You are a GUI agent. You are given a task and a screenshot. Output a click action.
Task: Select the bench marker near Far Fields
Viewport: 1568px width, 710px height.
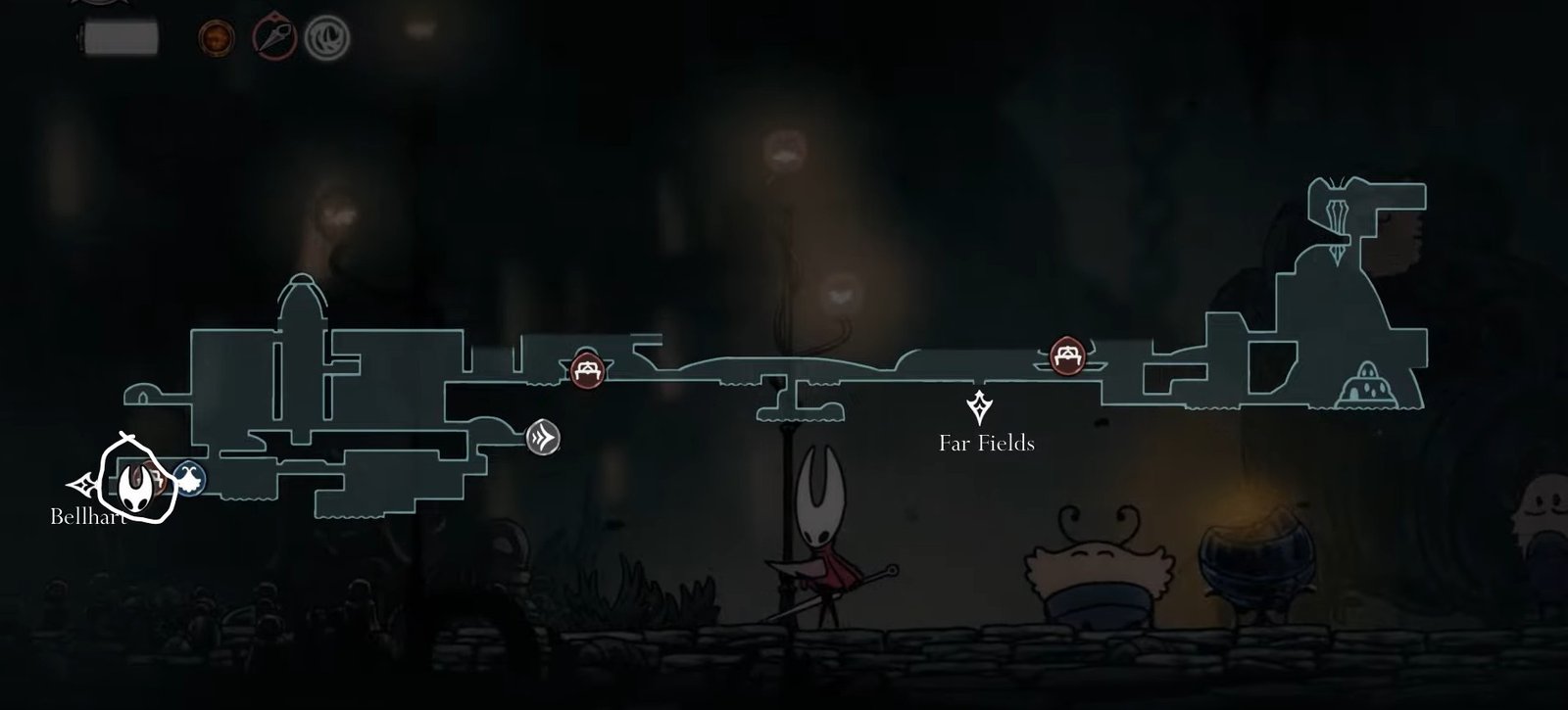pos(1067,355)
